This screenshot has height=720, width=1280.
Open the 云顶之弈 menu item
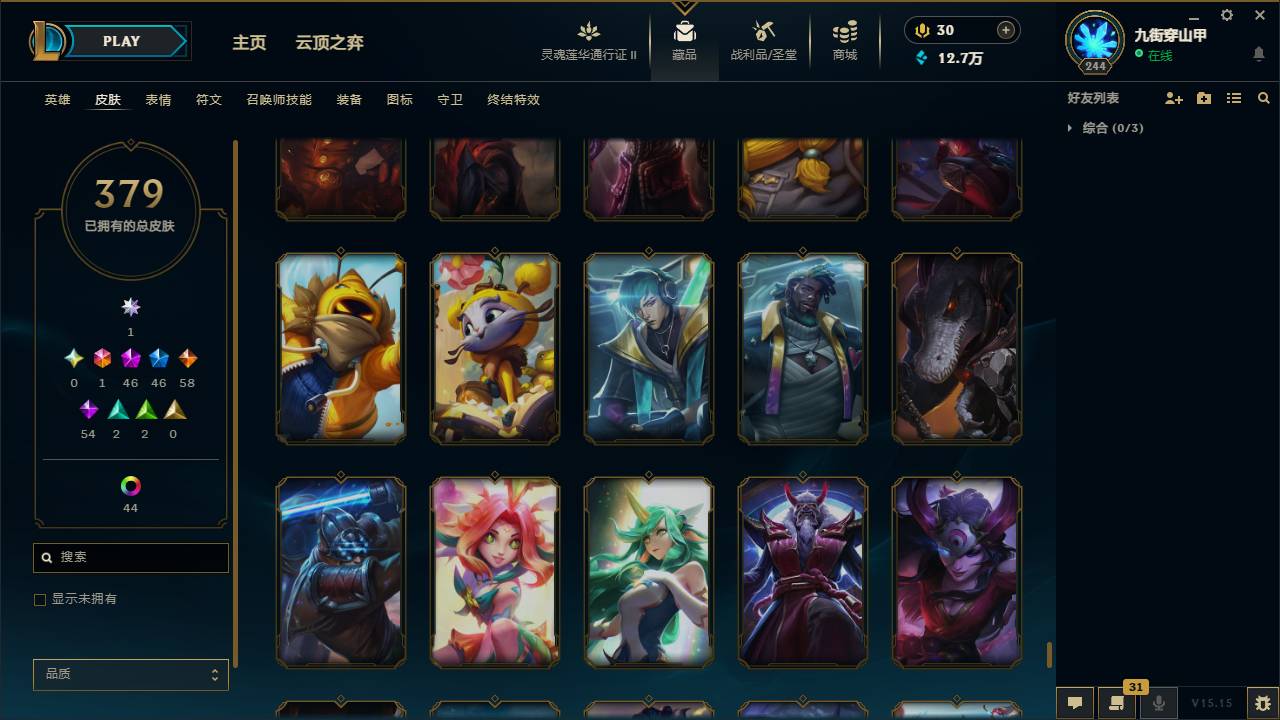(x=330, y=42)
